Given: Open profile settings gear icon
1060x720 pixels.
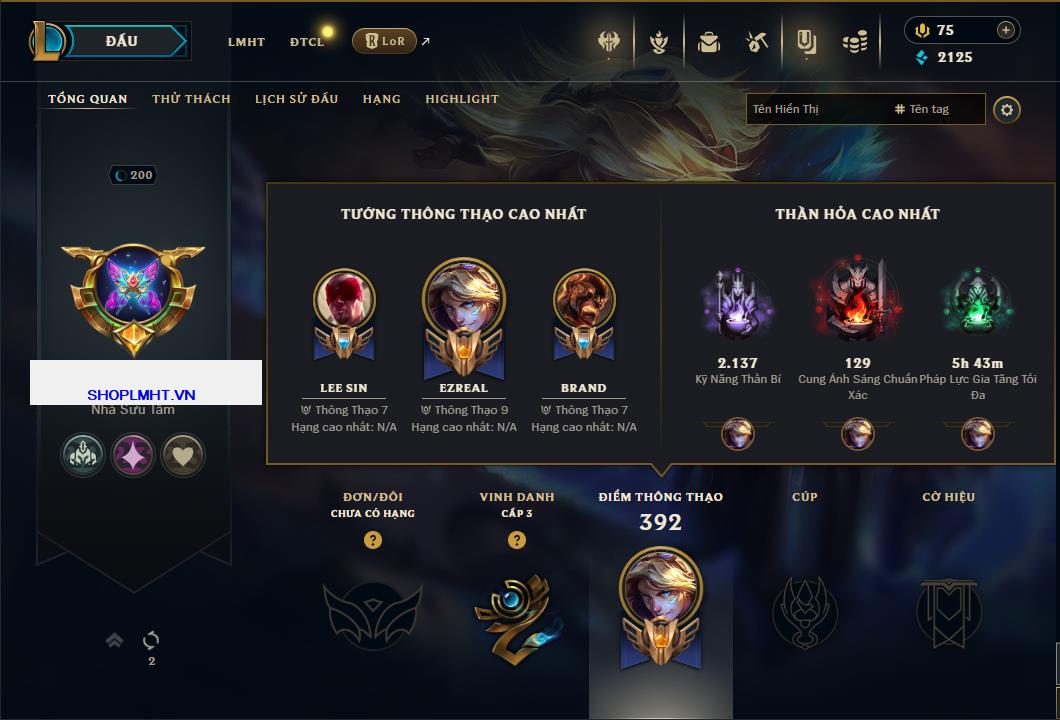Looking at the screenshot, I should pos(1007,109).
